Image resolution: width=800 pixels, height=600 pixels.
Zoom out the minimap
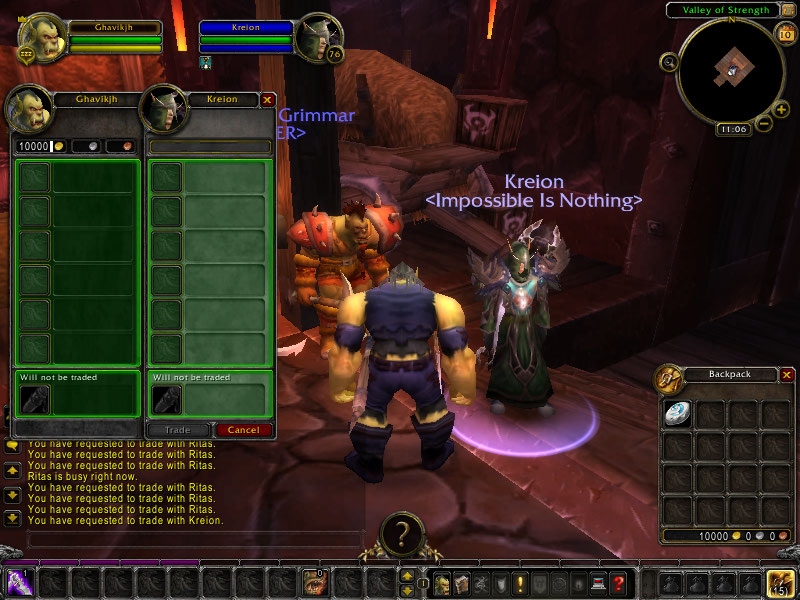coord(764,124)
